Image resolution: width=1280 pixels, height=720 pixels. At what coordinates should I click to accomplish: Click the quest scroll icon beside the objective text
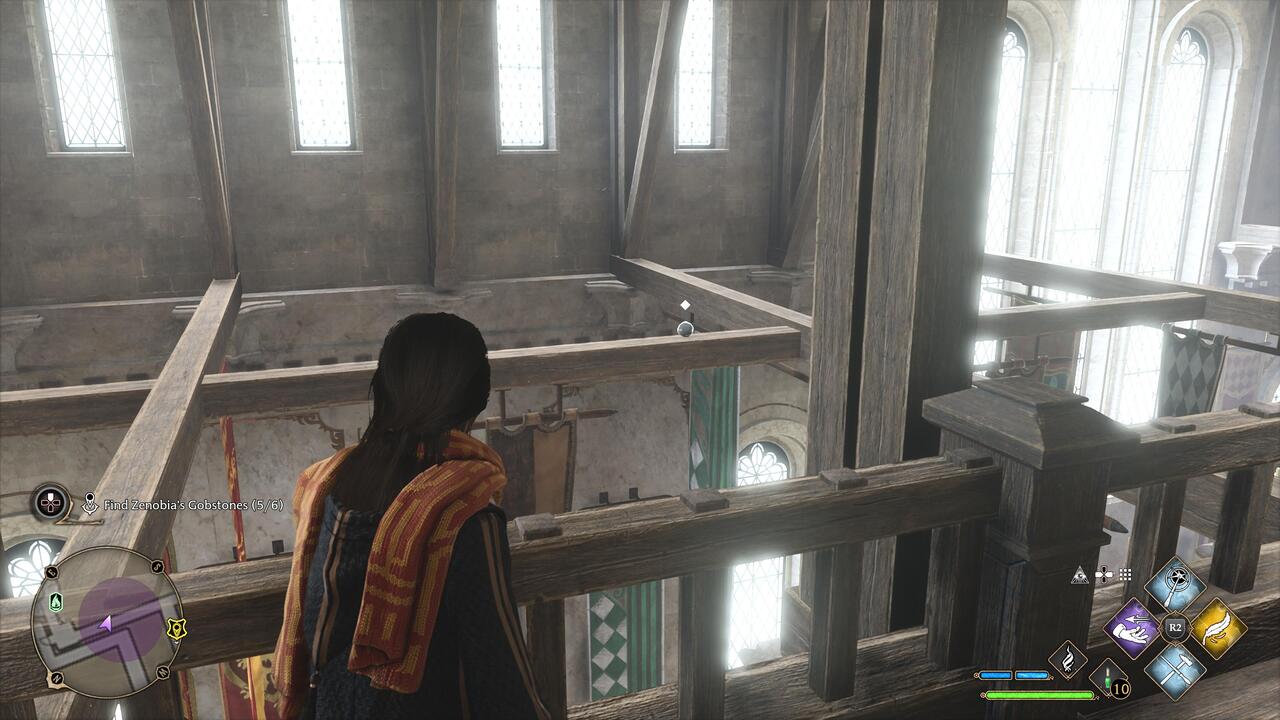(x=91, y=503)
